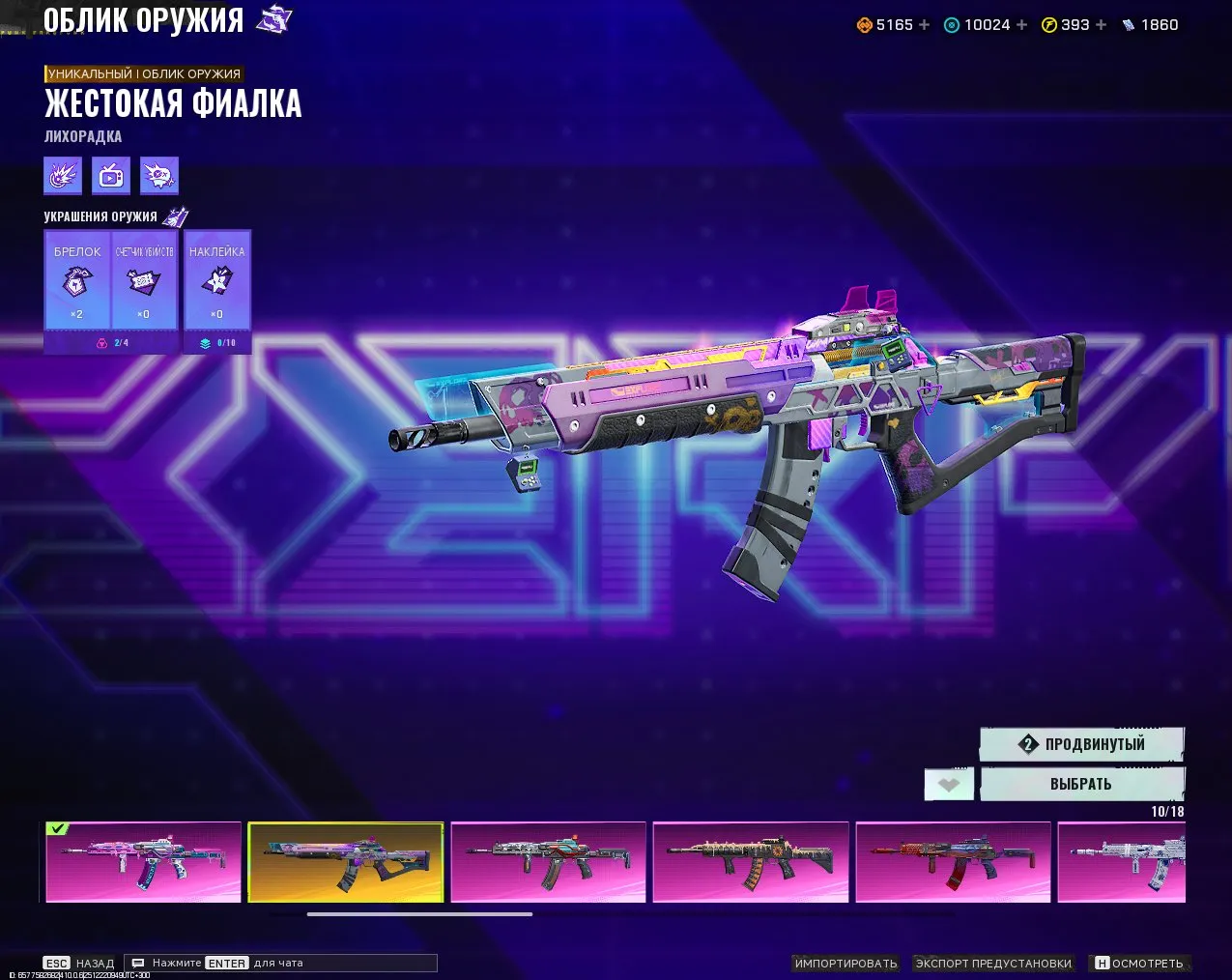The width and height of the screenshot is (1232, 980).
Task: Click ОСМОТРЕТЬ inspect button
Action: tap(1138, 964)
